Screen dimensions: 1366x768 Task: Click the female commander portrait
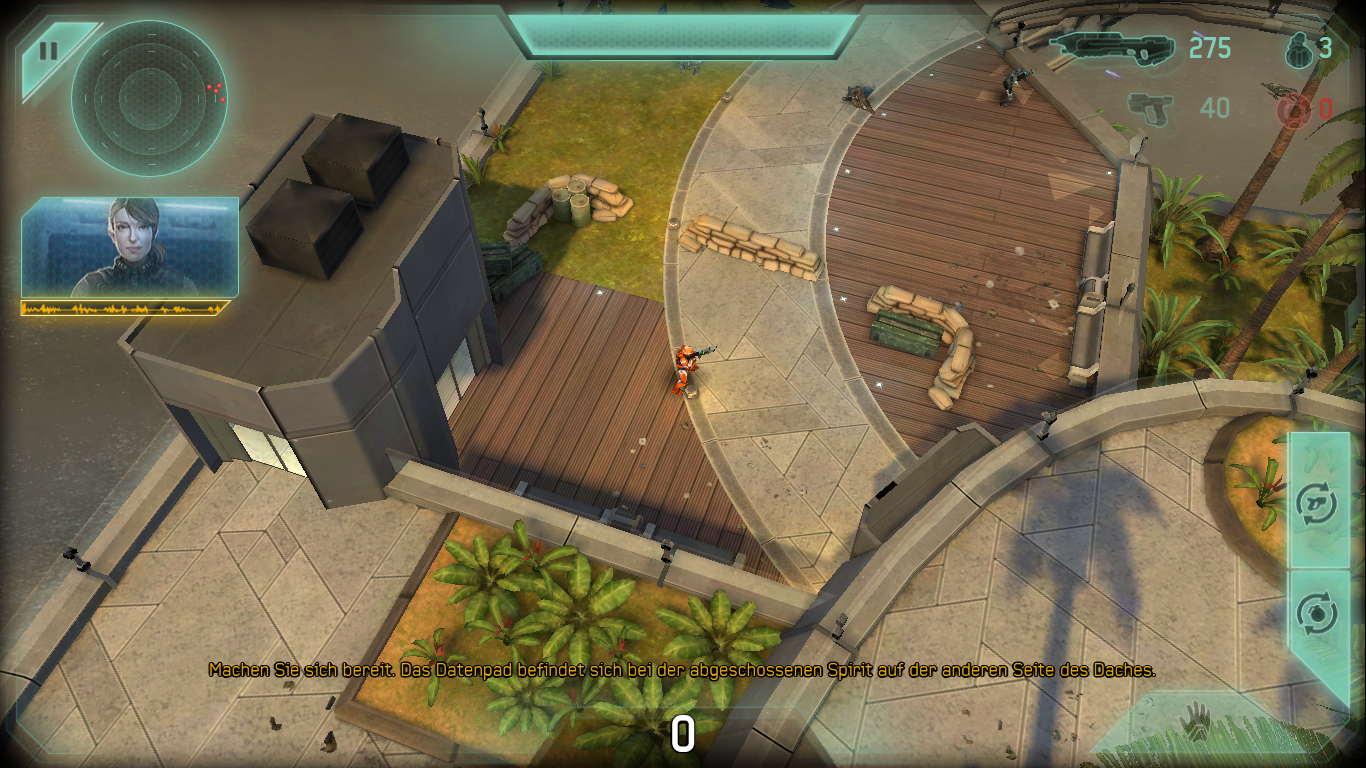130,247
